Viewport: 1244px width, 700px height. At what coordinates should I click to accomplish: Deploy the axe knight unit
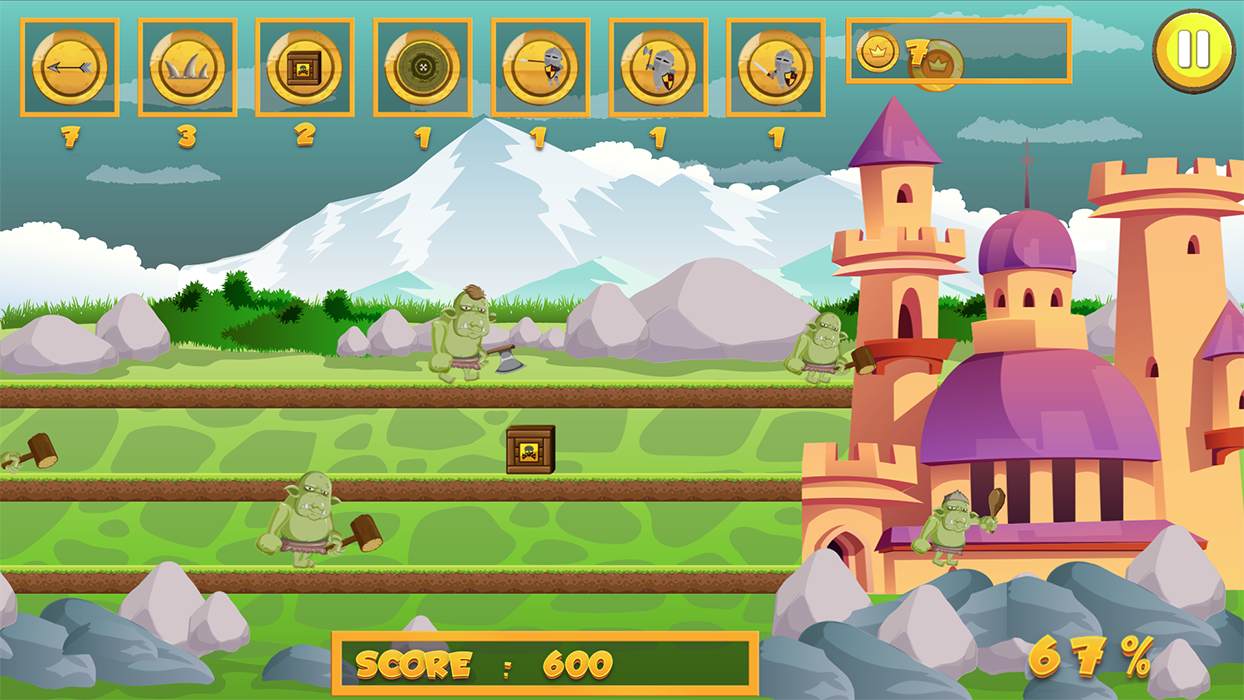pos(658,68)
